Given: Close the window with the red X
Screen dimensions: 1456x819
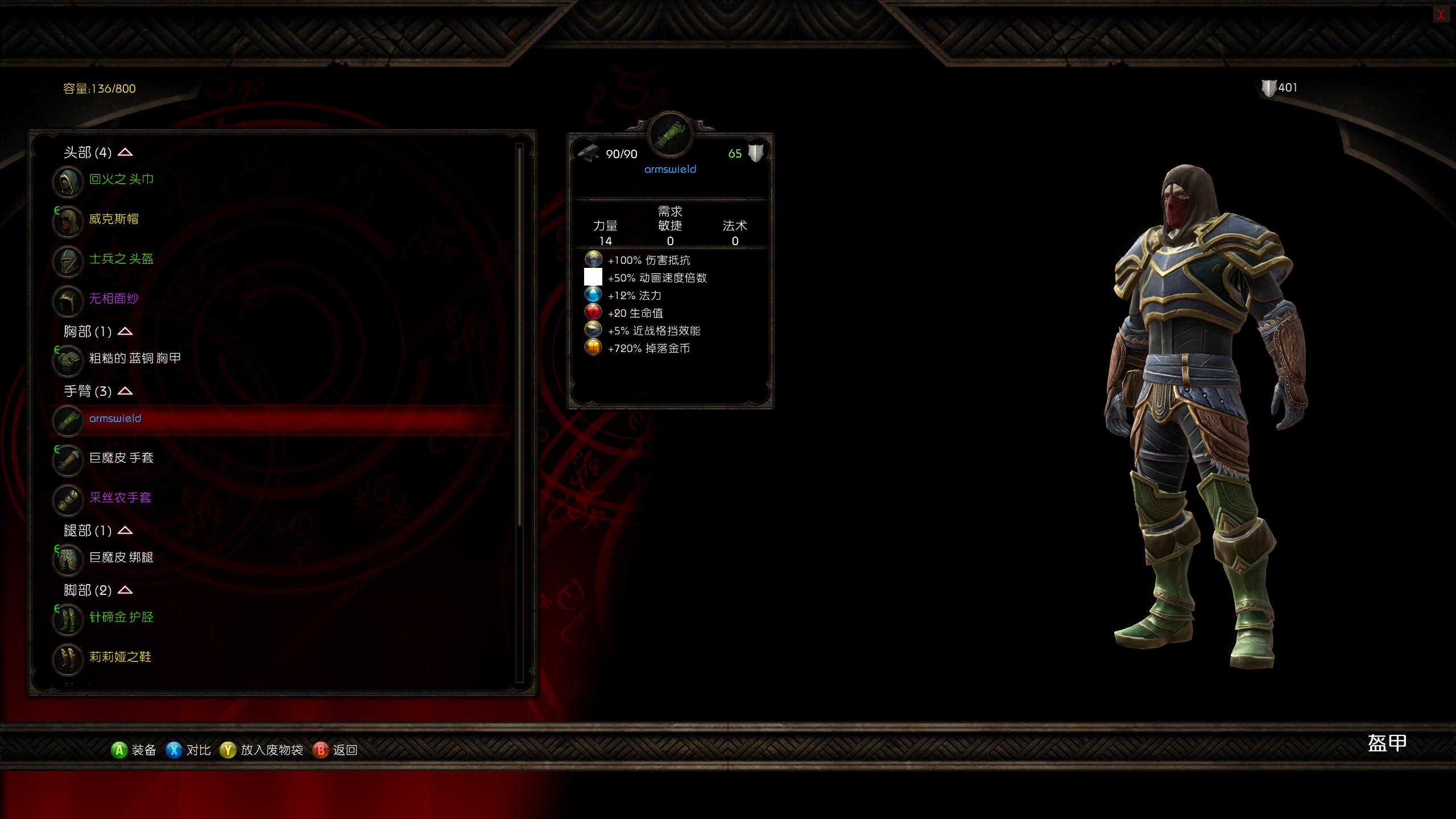Looking at the screenshot, I should pyautogui.click(x=1440, y=15).
